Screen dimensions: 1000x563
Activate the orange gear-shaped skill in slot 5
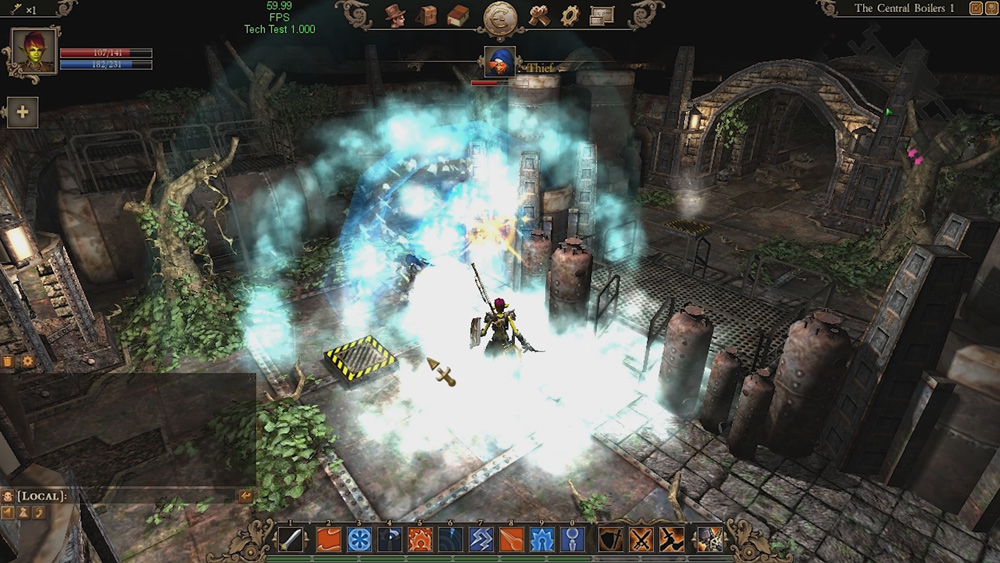(419, 540)
